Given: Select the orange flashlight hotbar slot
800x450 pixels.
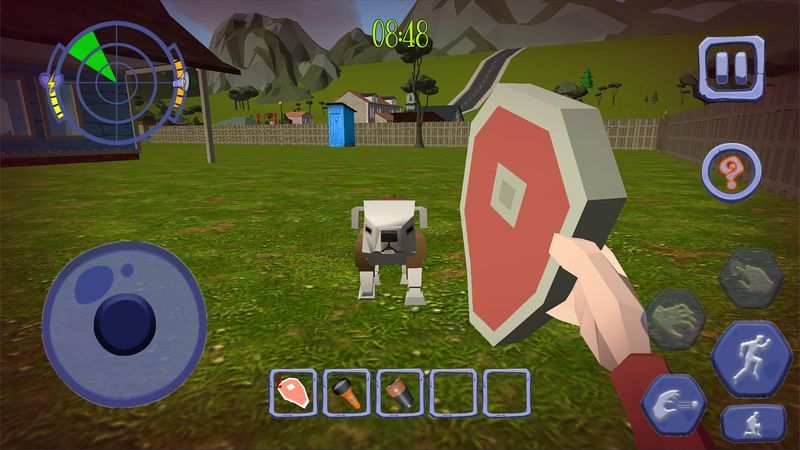Looking at the screenshot, I should (x=346, y=392).
